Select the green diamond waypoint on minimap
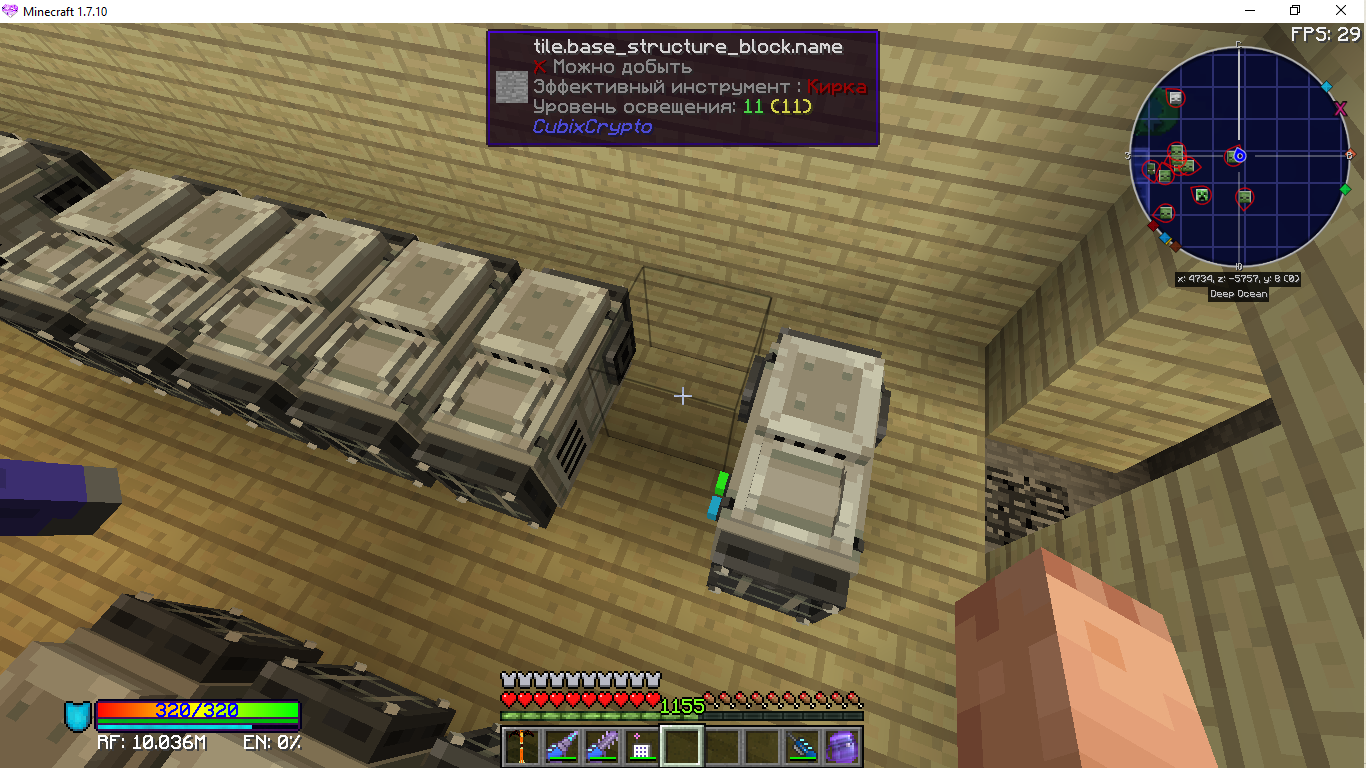This screenshot has height=768, width=1366. [x=1345, y=189]
